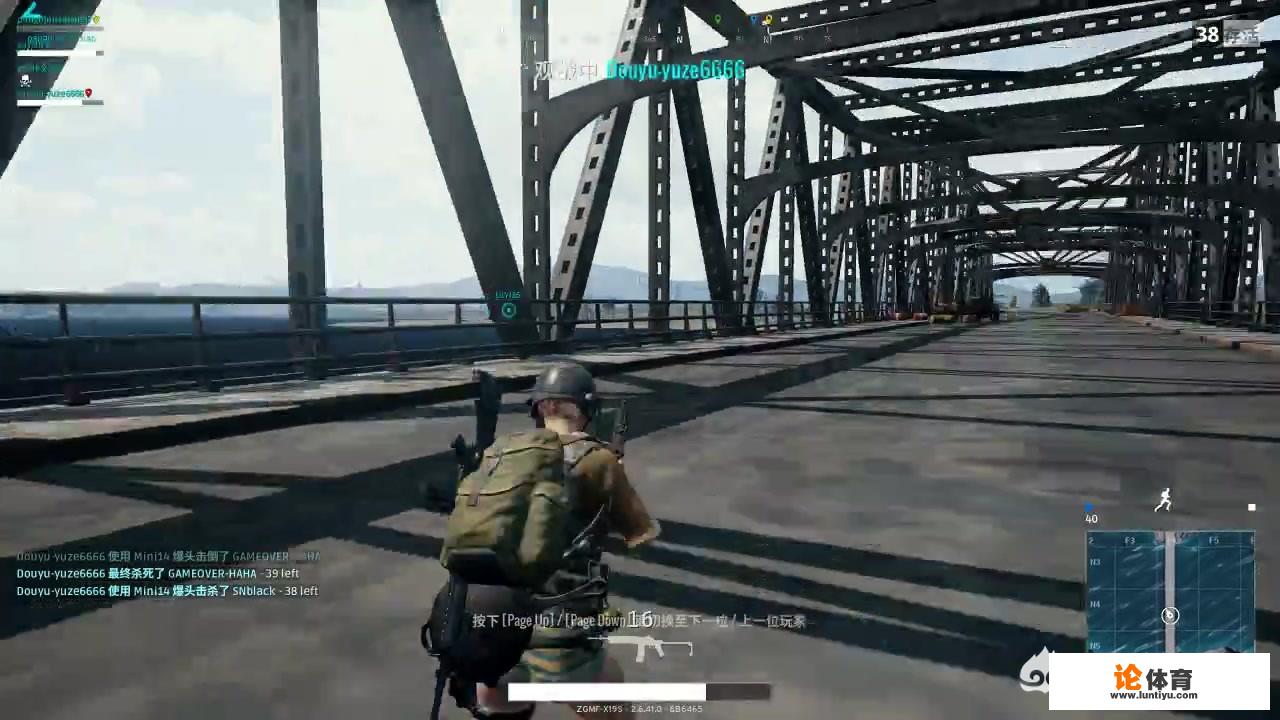Click the N5 grid label on the minimap

coord(1095,645)
